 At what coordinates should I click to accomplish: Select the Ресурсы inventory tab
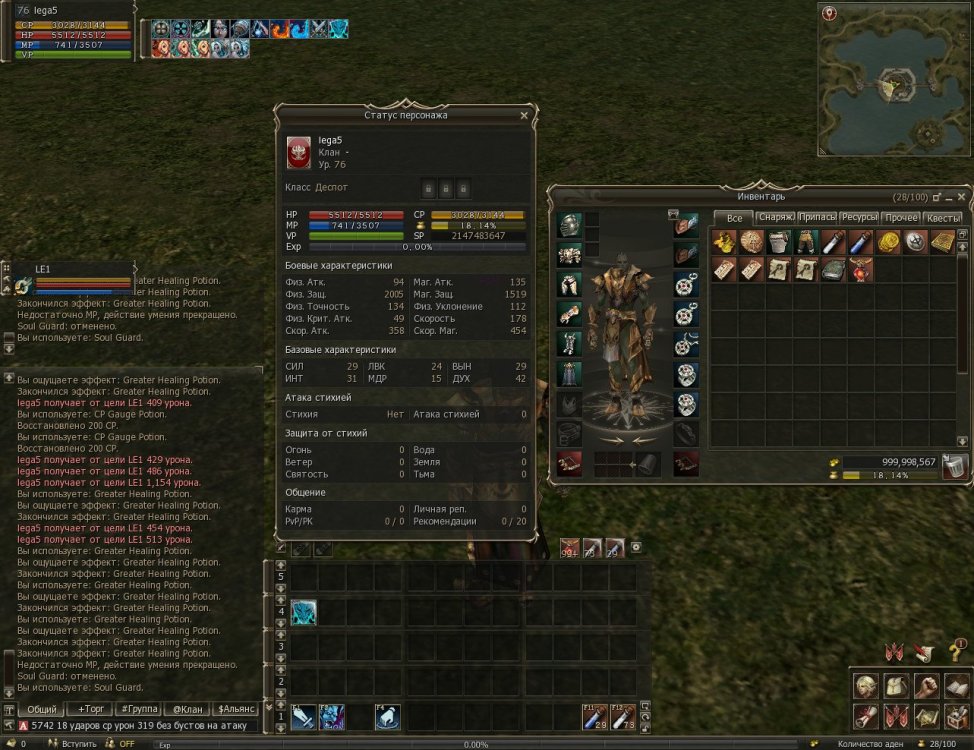pos(859,218)
